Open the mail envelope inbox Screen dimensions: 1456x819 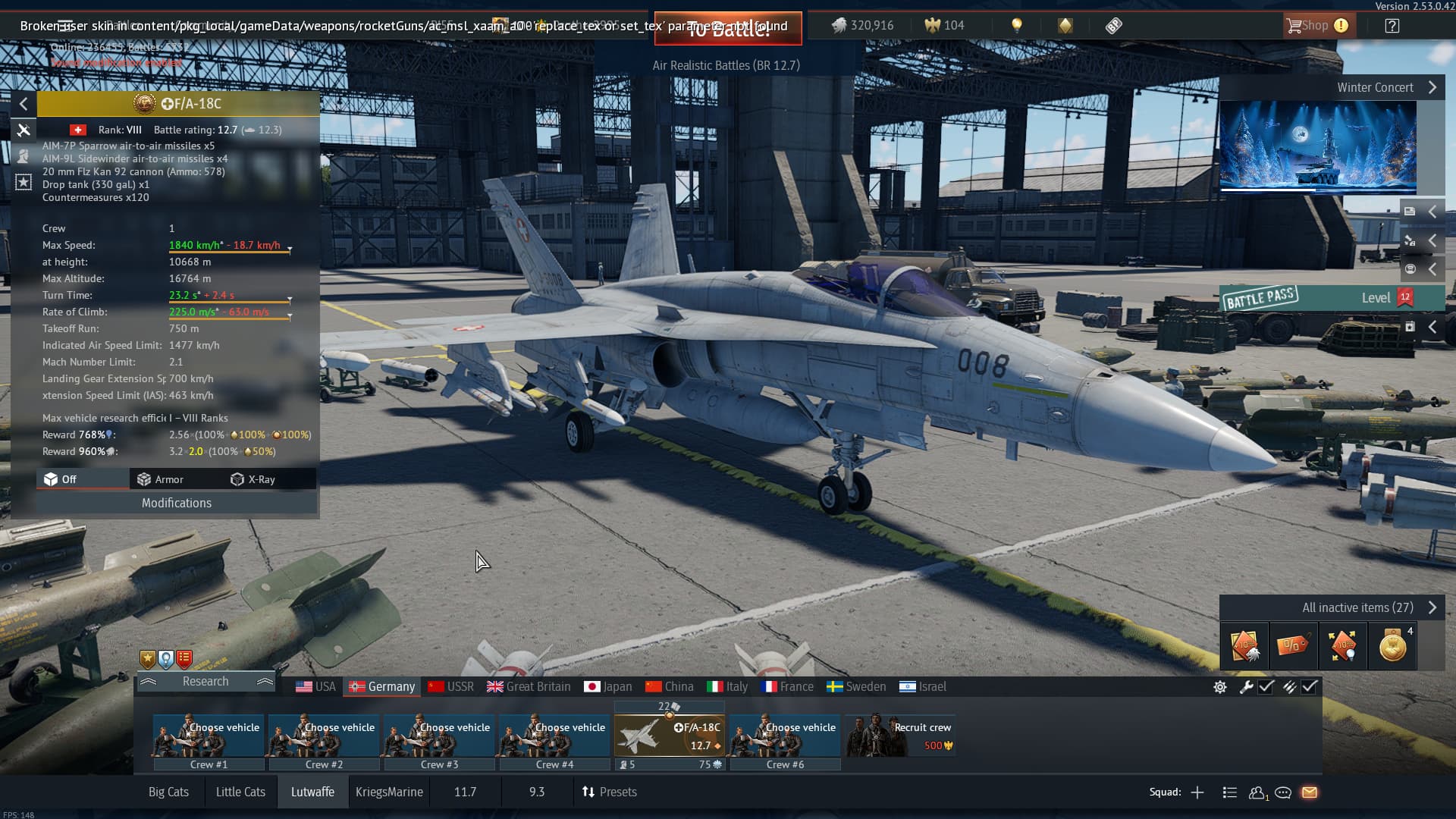pyautogui.click(x=1310, y=792)
